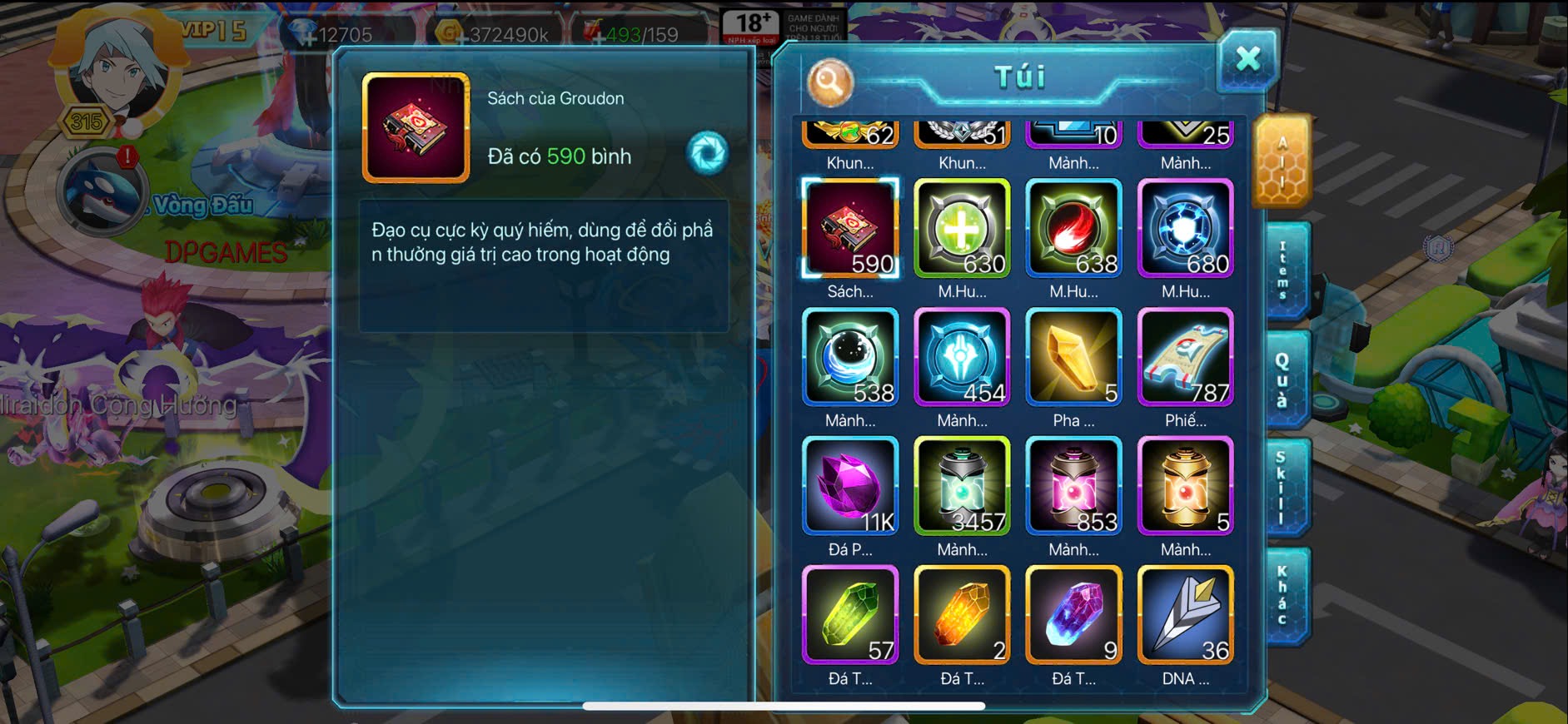Screen dimensions: 1568x724
Task: Select the red flame orb with 638
Action: [x=1073, y=228]
